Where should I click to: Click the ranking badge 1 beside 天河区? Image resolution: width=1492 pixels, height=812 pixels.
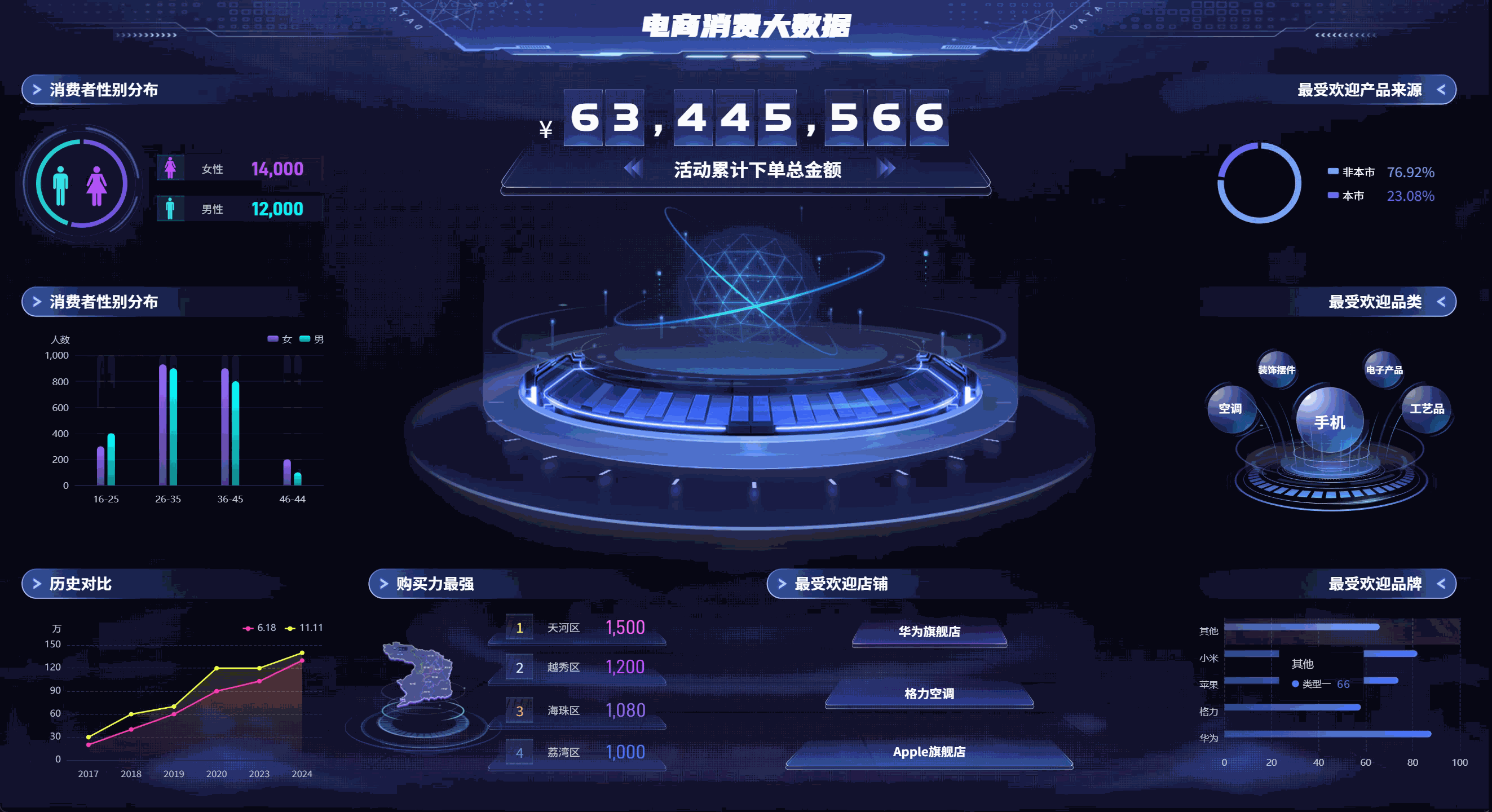coord(519,627)
